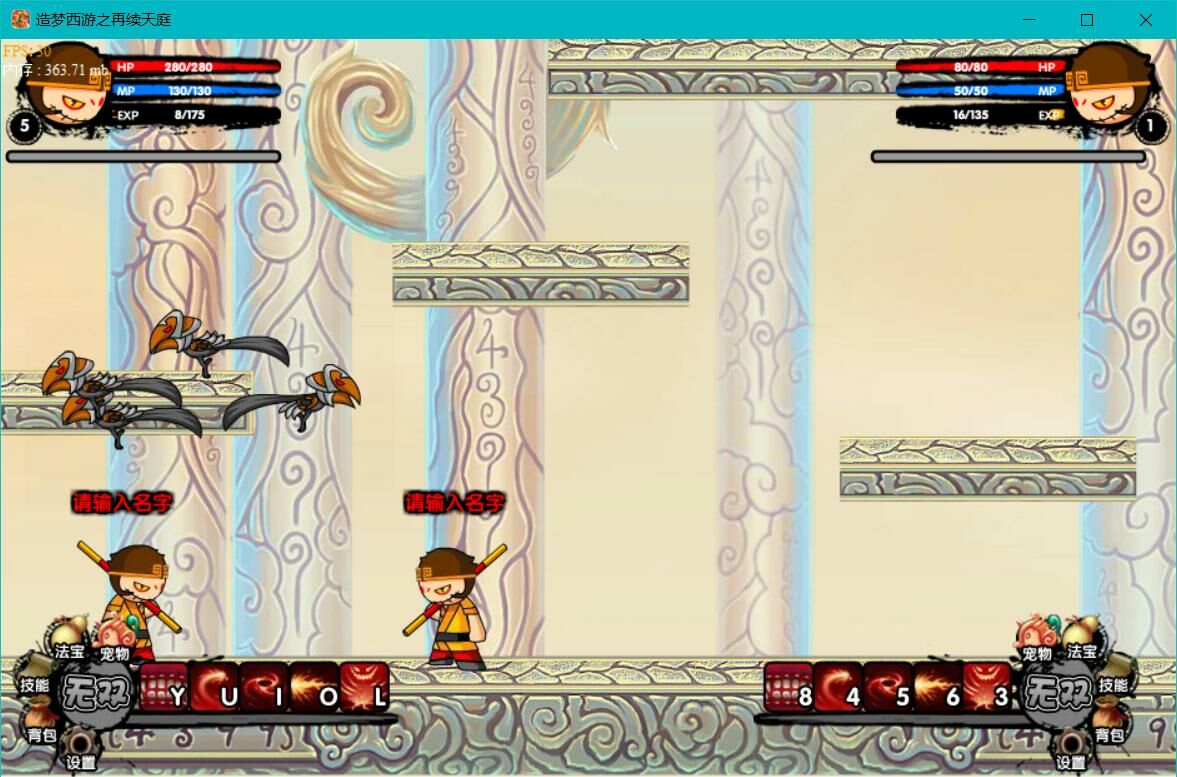Activate player two's 无双 ultimate button
This screenshot has height=777, width=1177.
tap(1057, 691)
